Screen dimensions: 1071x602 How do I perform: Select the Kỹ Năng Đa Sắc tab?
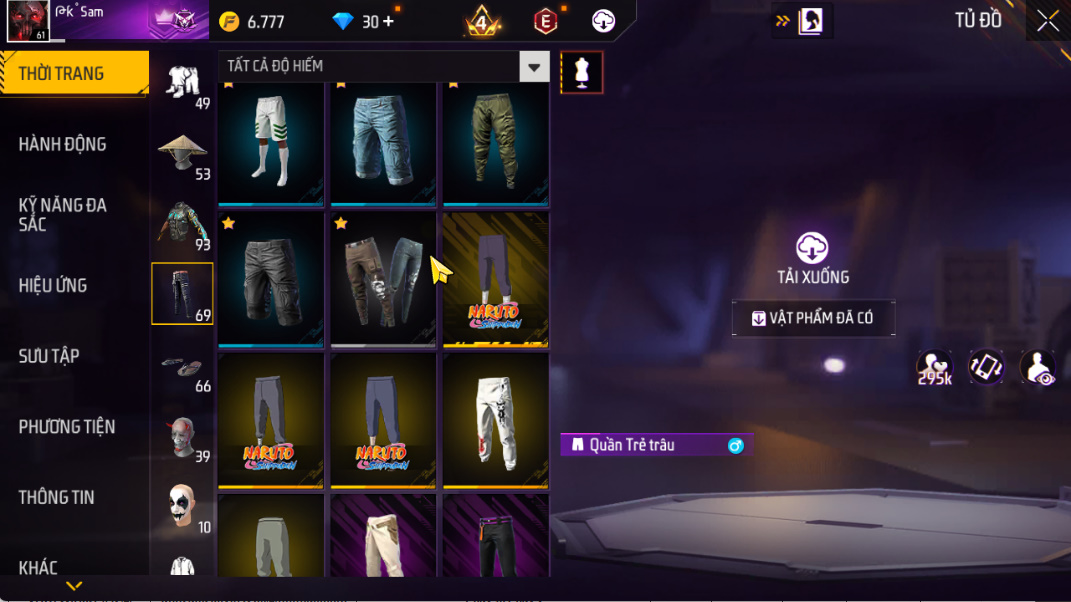62,214
